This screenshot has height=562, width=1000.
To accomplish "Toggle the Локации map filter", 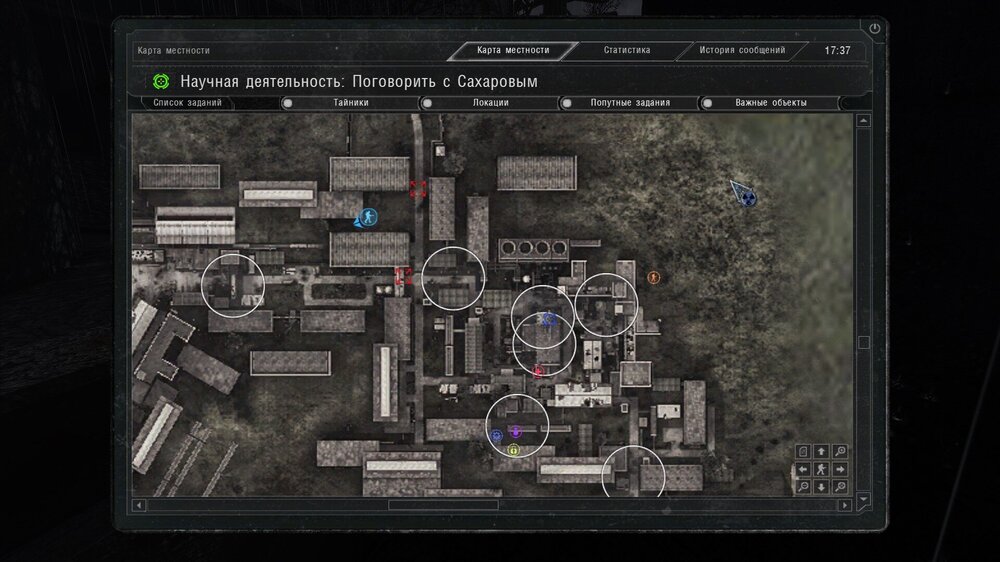I will point(427,102).
